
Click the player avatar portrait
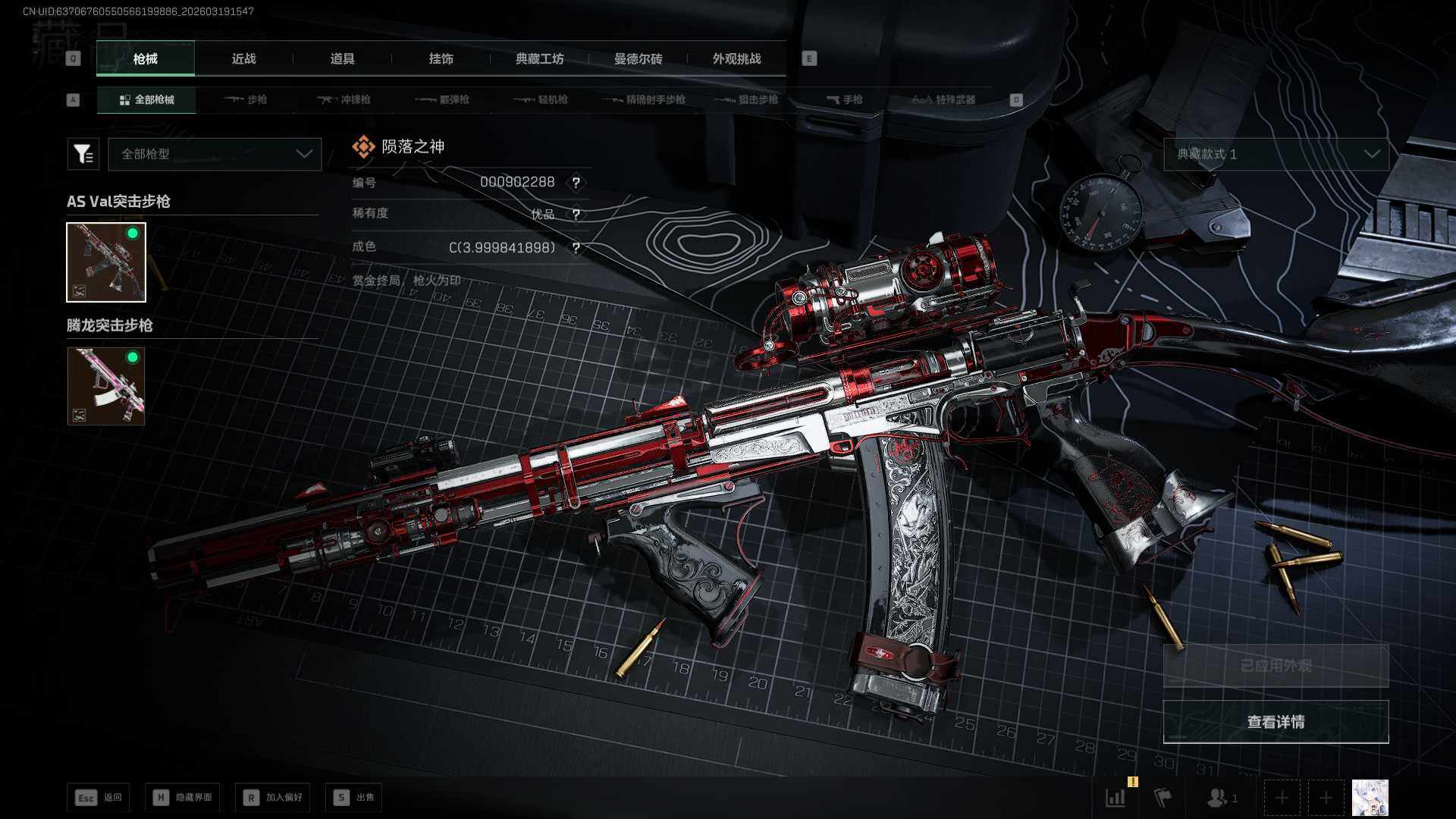[x=1370, y=798]
